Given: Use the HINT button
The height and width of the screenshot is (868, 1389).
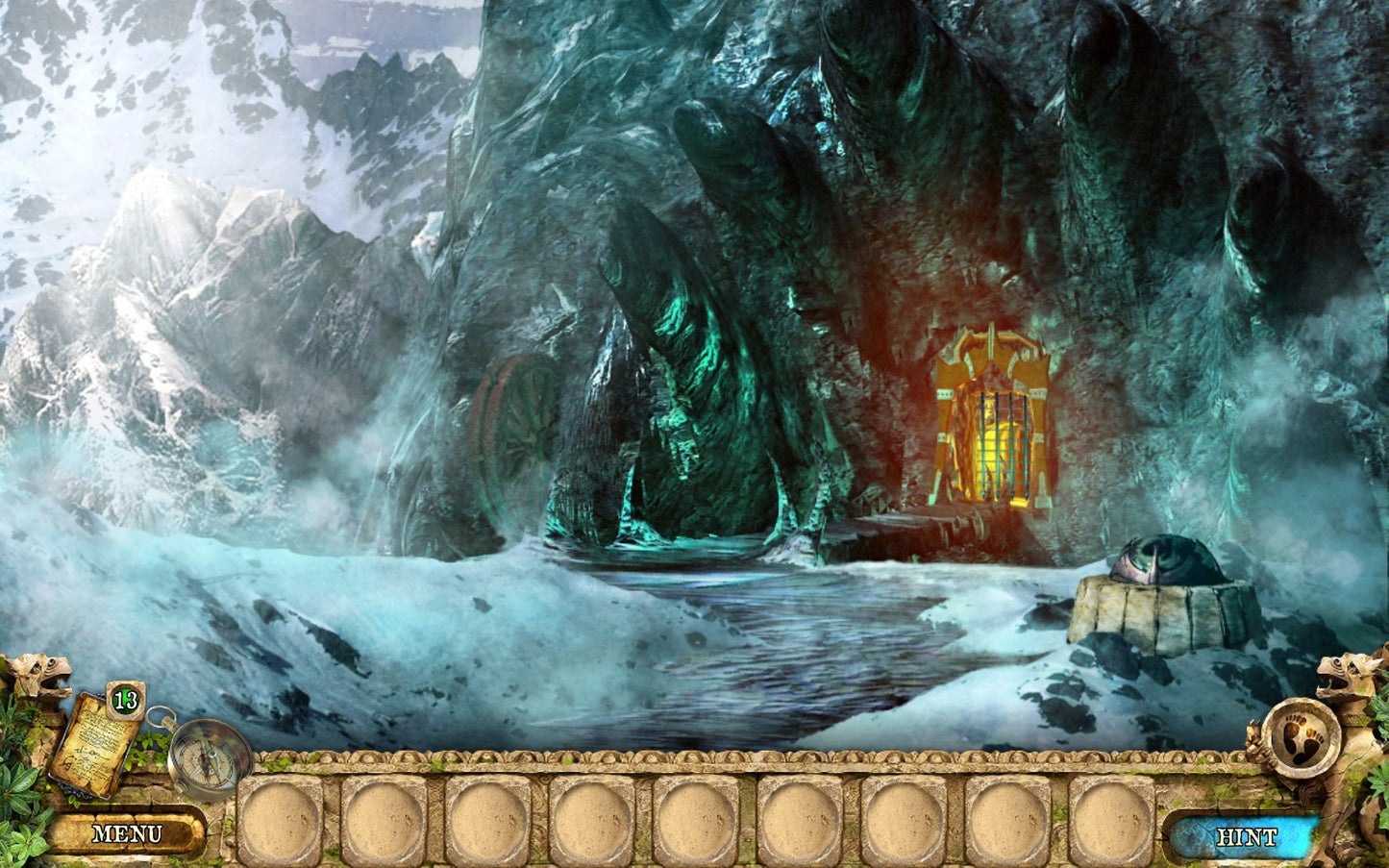Looking at the screenshot, I should point(1247,837).
